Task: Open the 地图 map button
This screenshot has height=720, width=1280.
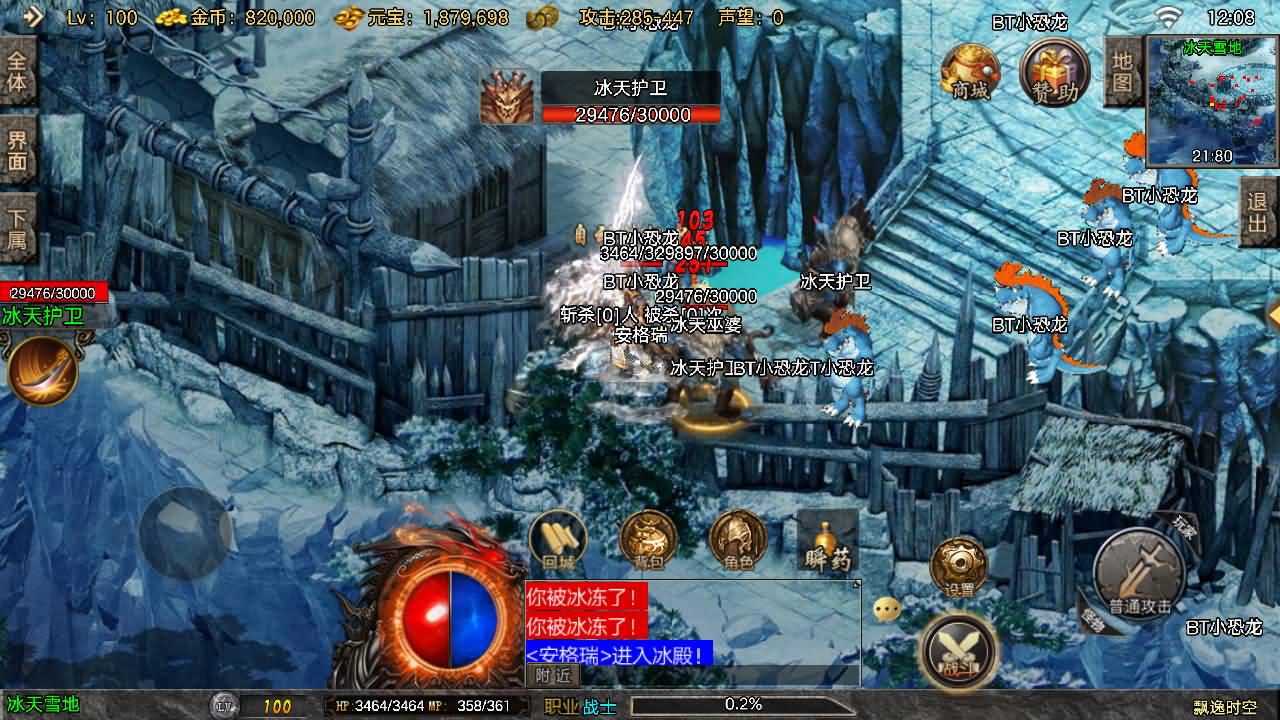Action: pyautogui.click(x=1123, y=70)
